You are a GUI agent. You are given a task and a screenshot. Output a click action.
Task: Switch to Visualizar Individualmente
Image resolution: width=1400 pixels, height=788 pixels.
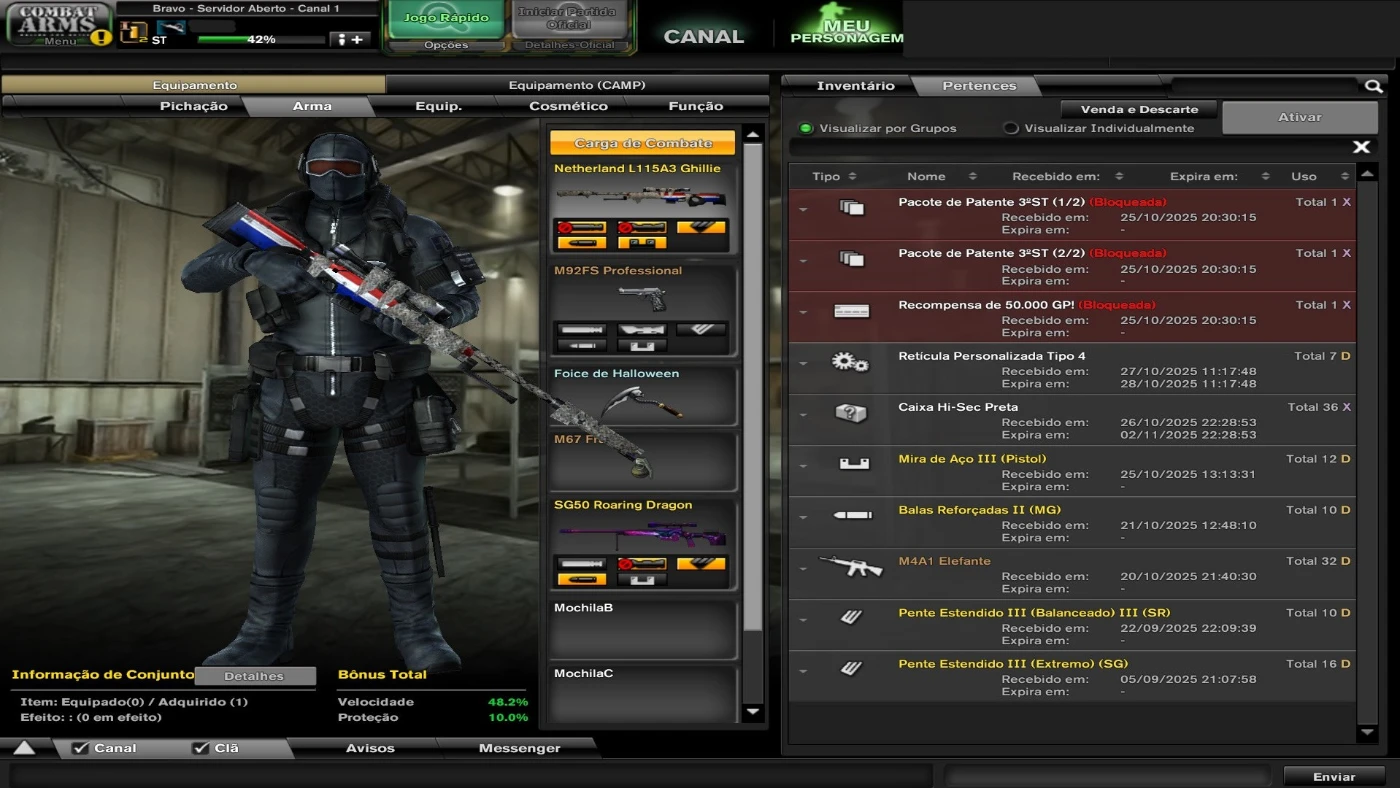click(x=1010, y=128)
